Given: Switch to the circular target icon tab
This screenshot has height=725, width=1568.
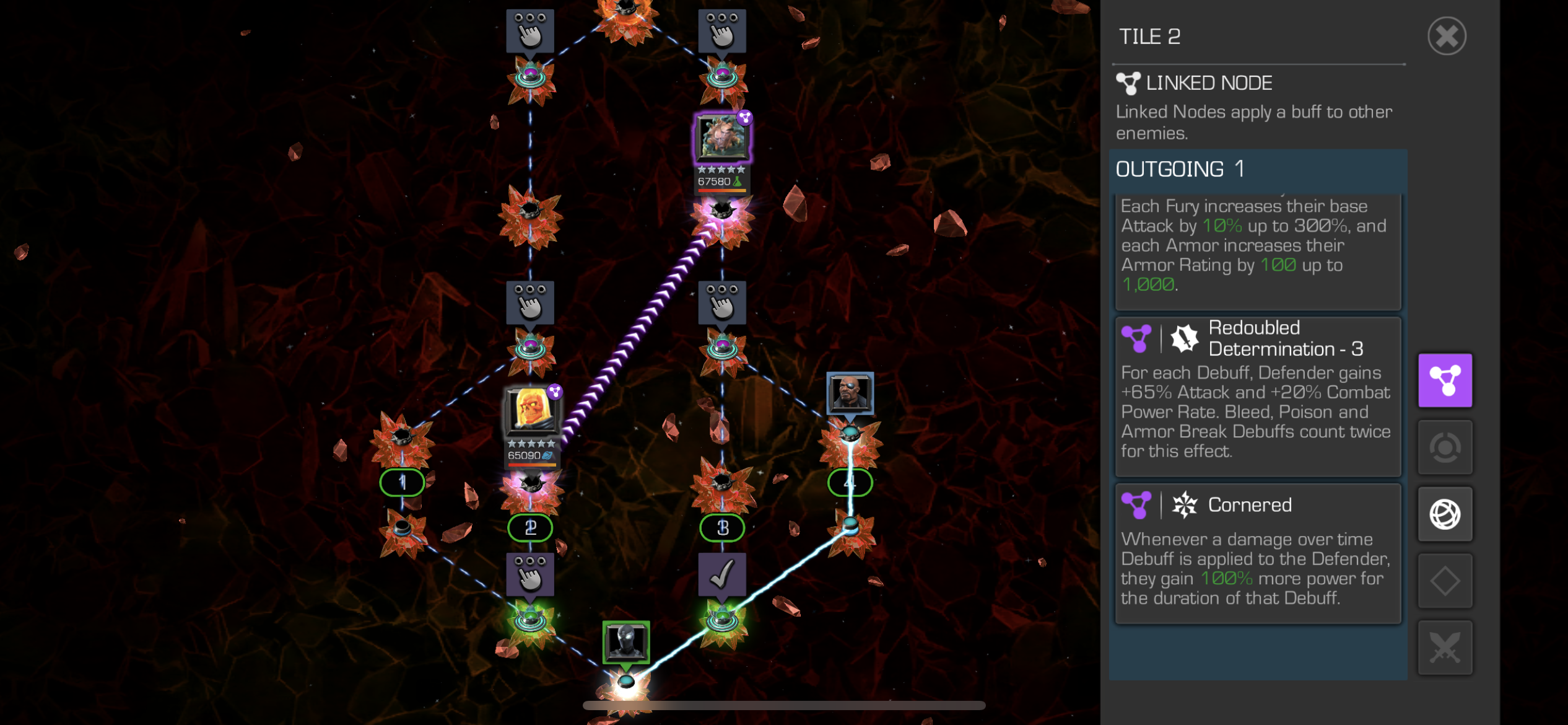Looking at the screenshot, I should click(x=1445, y=447).
